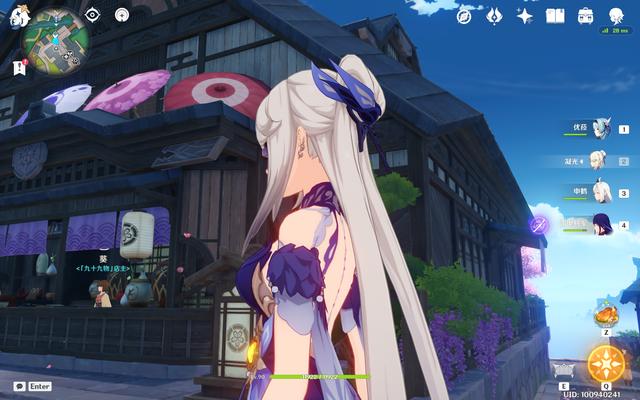Toggle the eye-shaped elemental sight icon

pos(92,15)
